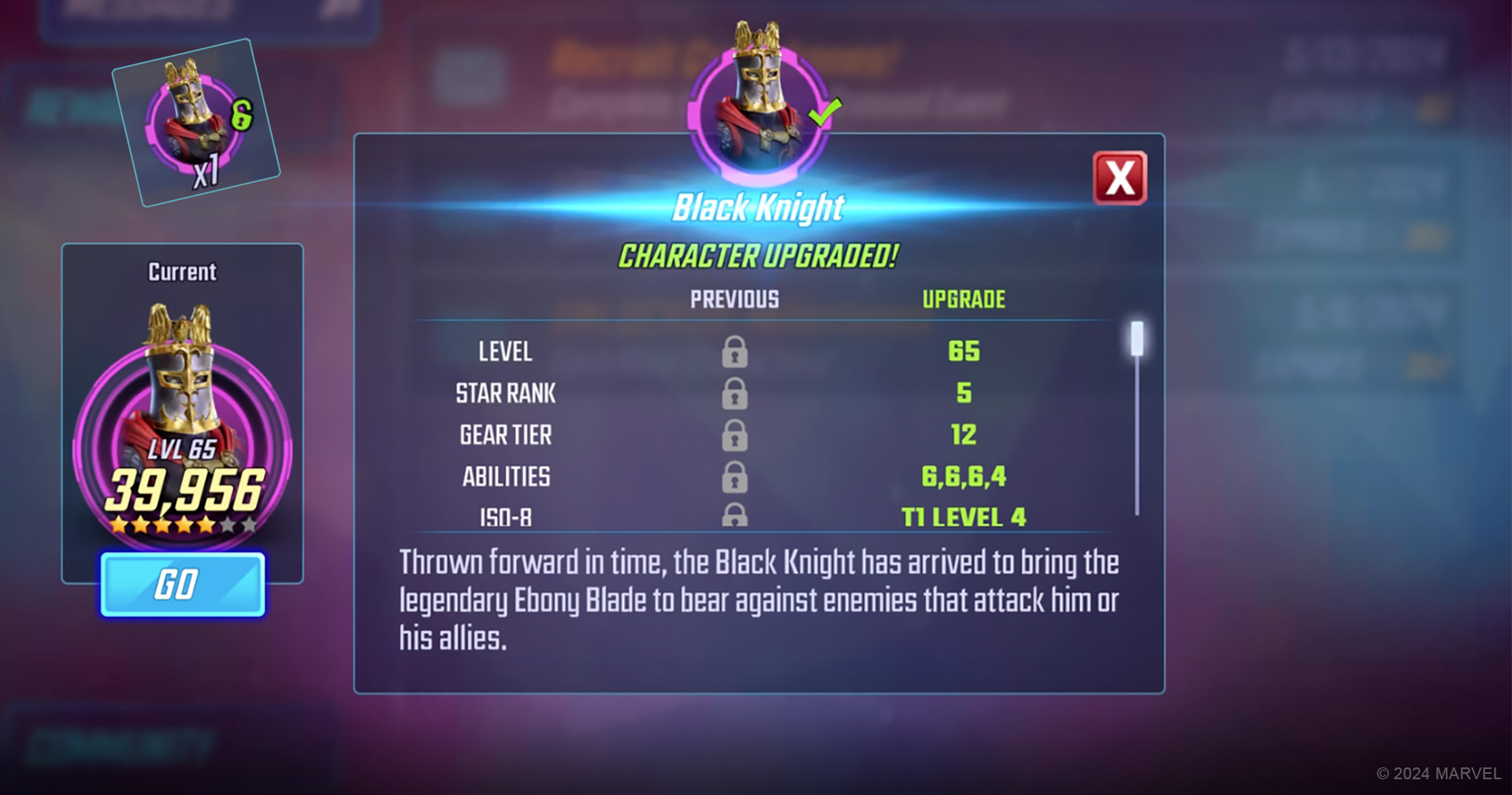Tap the x1 reward thumbnail in the corner

click(x=194, y=124)
